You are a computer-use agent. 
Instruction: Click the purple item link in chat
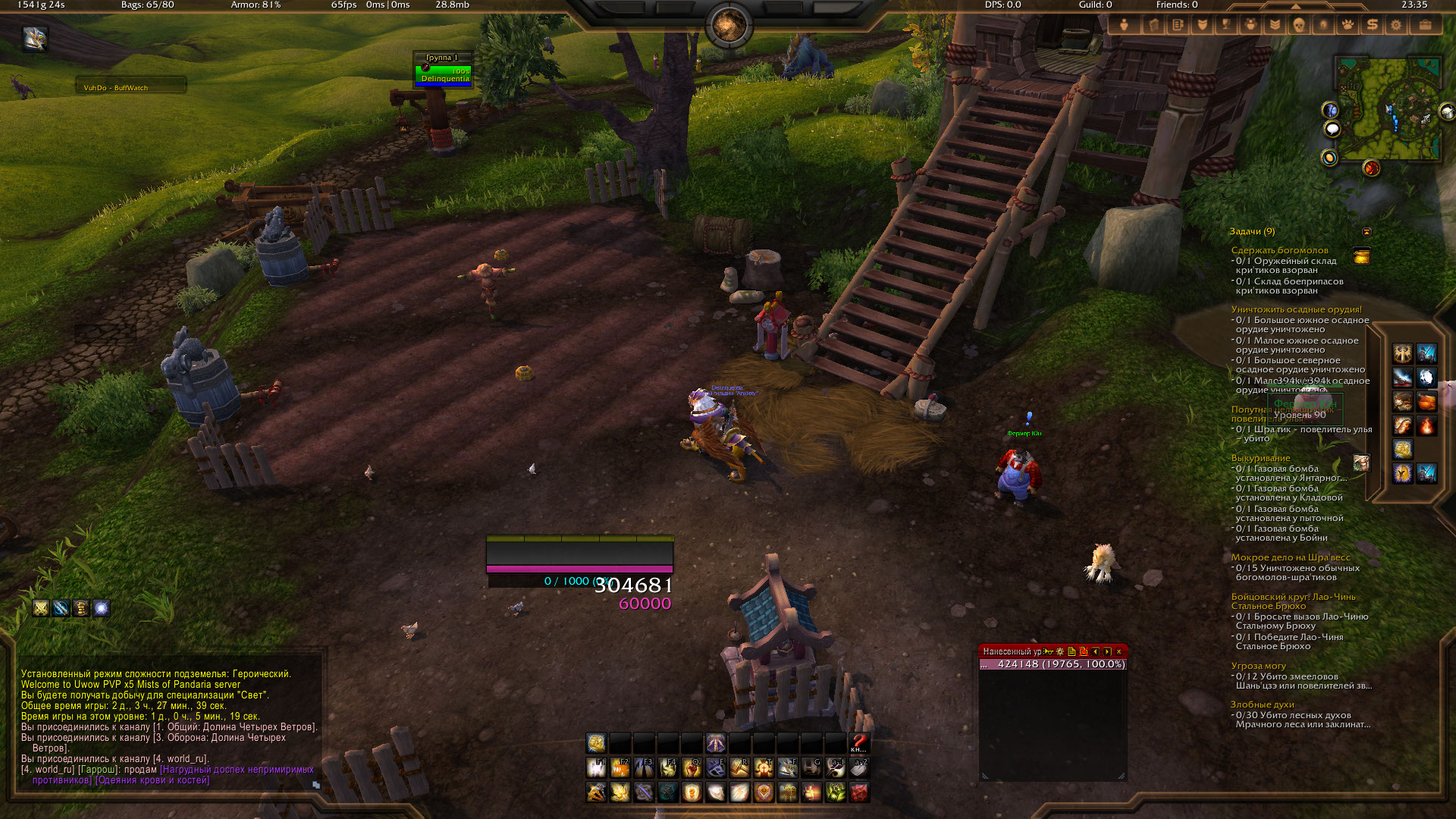click(237, 770)
